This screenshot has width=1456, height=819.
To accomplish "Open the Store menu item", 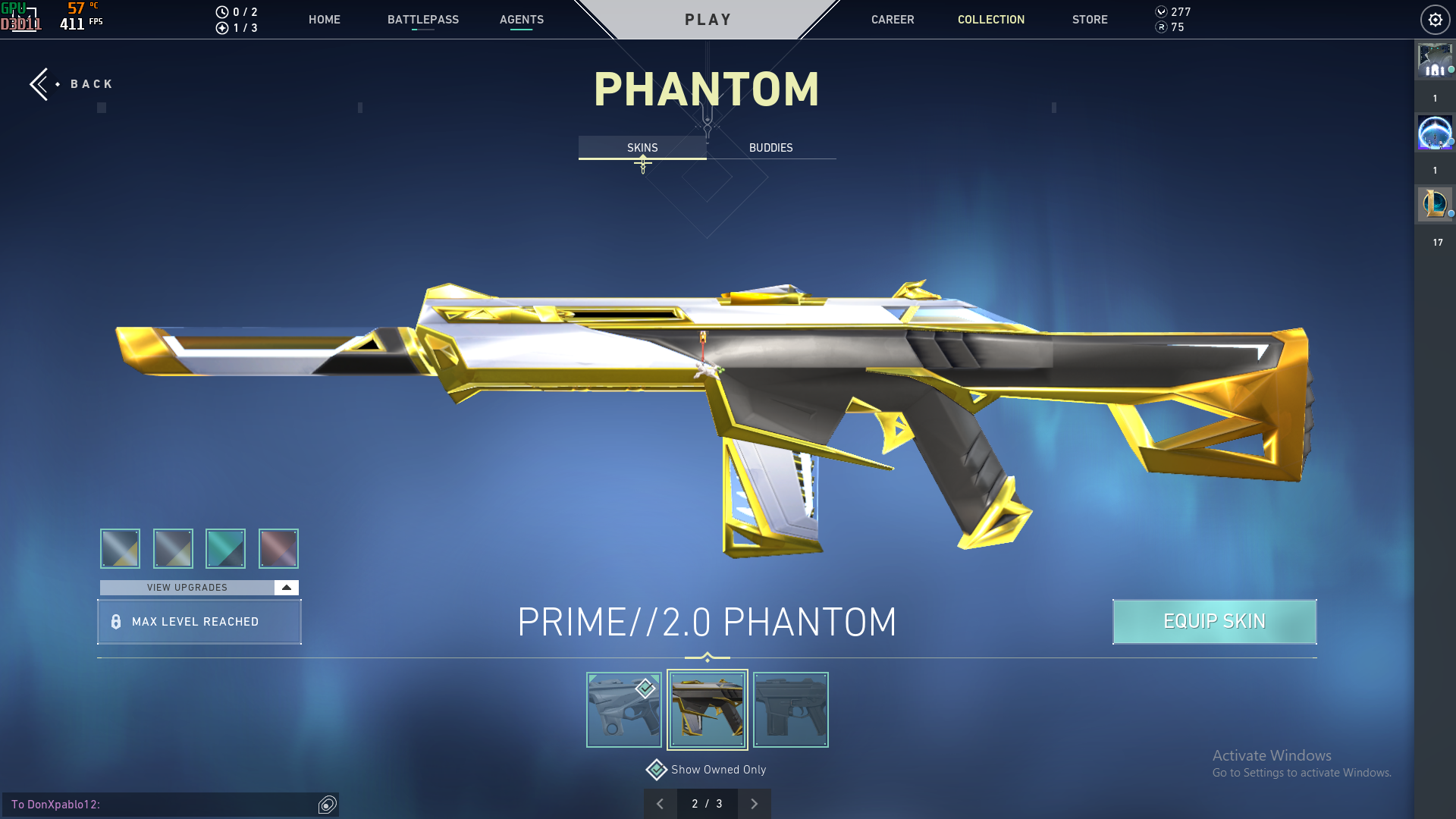I will 1090,20.
